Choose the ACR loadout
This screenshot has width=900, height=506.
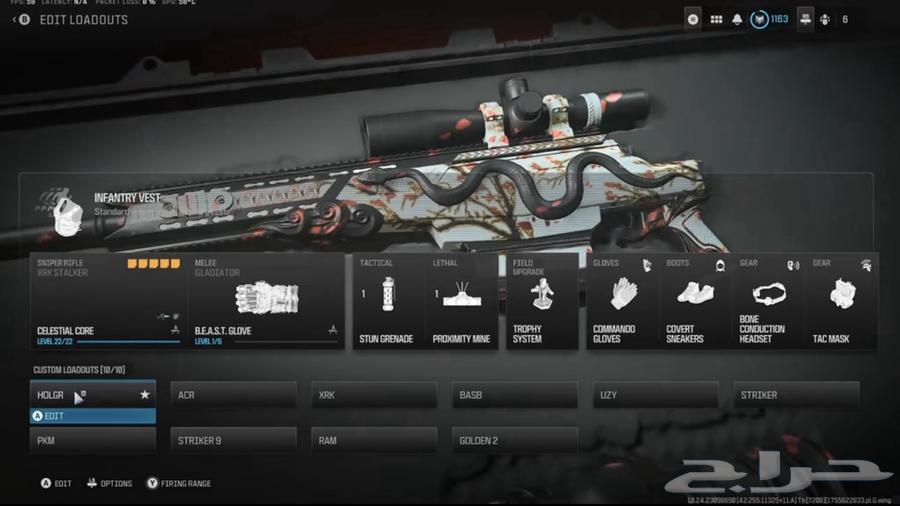233,395
